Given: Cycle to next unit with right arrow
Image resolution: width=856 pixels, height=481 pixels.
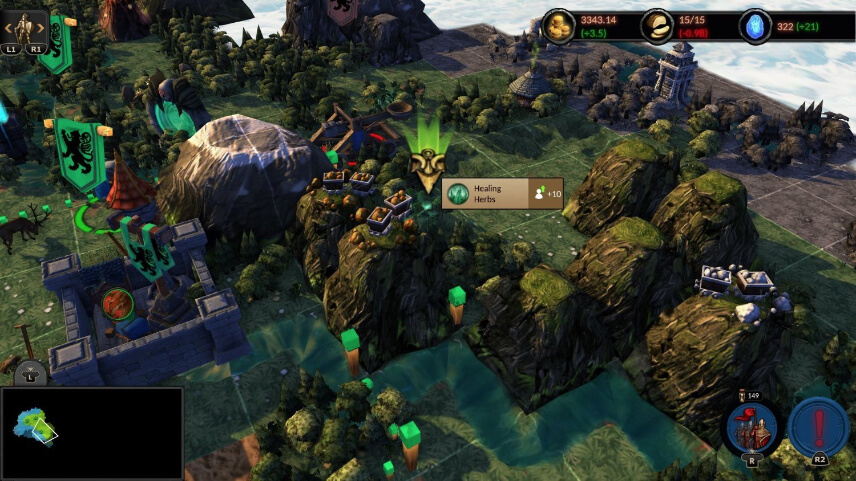Looking at the screenshot, I should pyautogui.click(x=41, y=28).
